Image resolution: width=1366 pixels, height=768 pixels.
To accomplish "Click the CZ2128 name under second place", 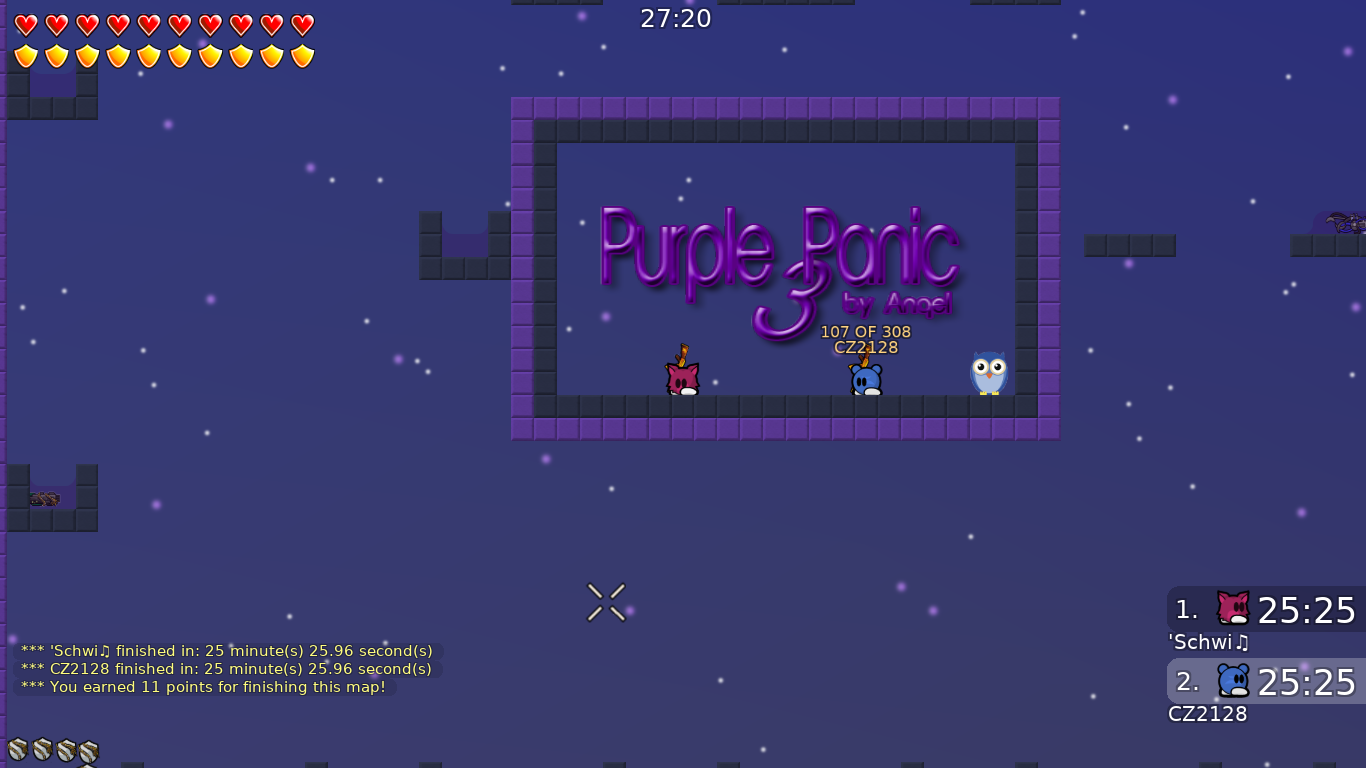I will coord(1208,714).
